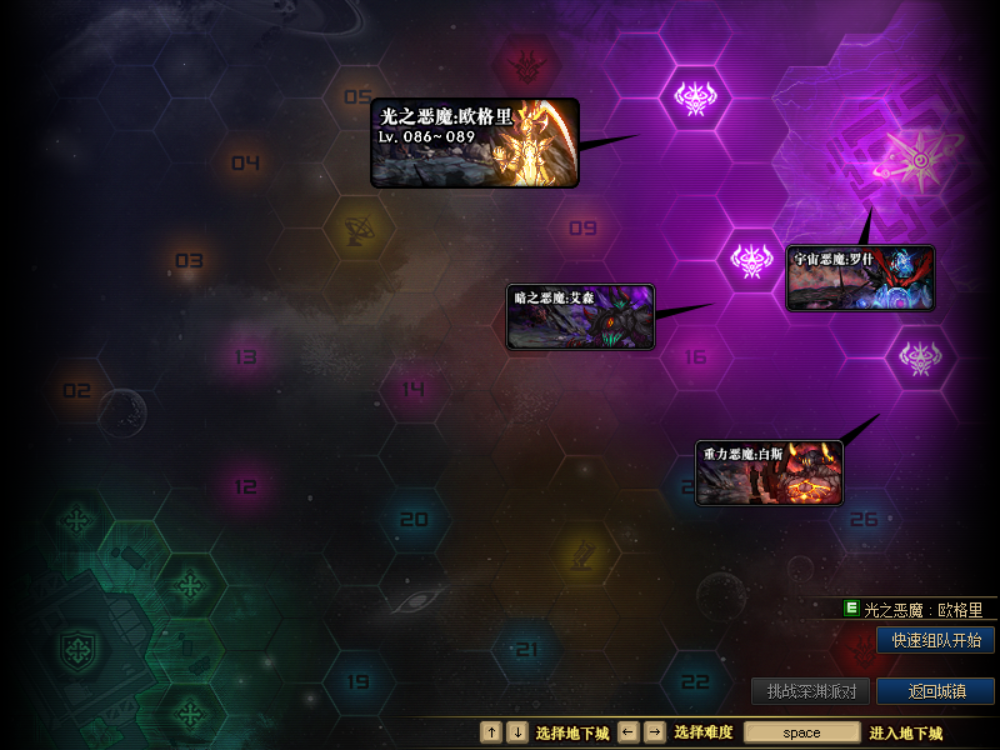Pick the 宇宙恶魔:罗什 dungeon card

tap(860, 278)
